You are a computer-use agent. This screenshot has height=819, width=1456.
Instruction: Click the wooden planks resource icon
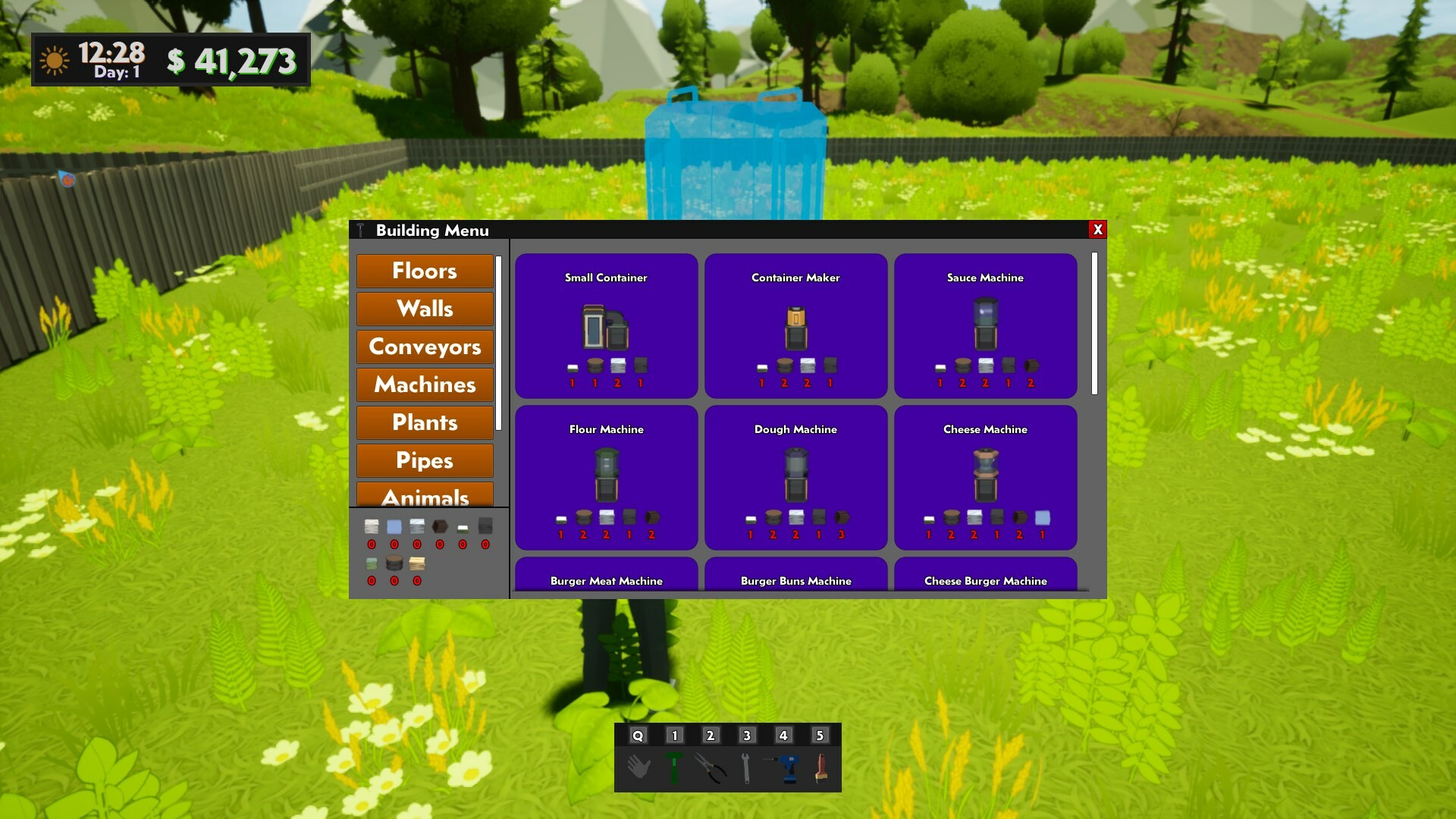(416, 563)
